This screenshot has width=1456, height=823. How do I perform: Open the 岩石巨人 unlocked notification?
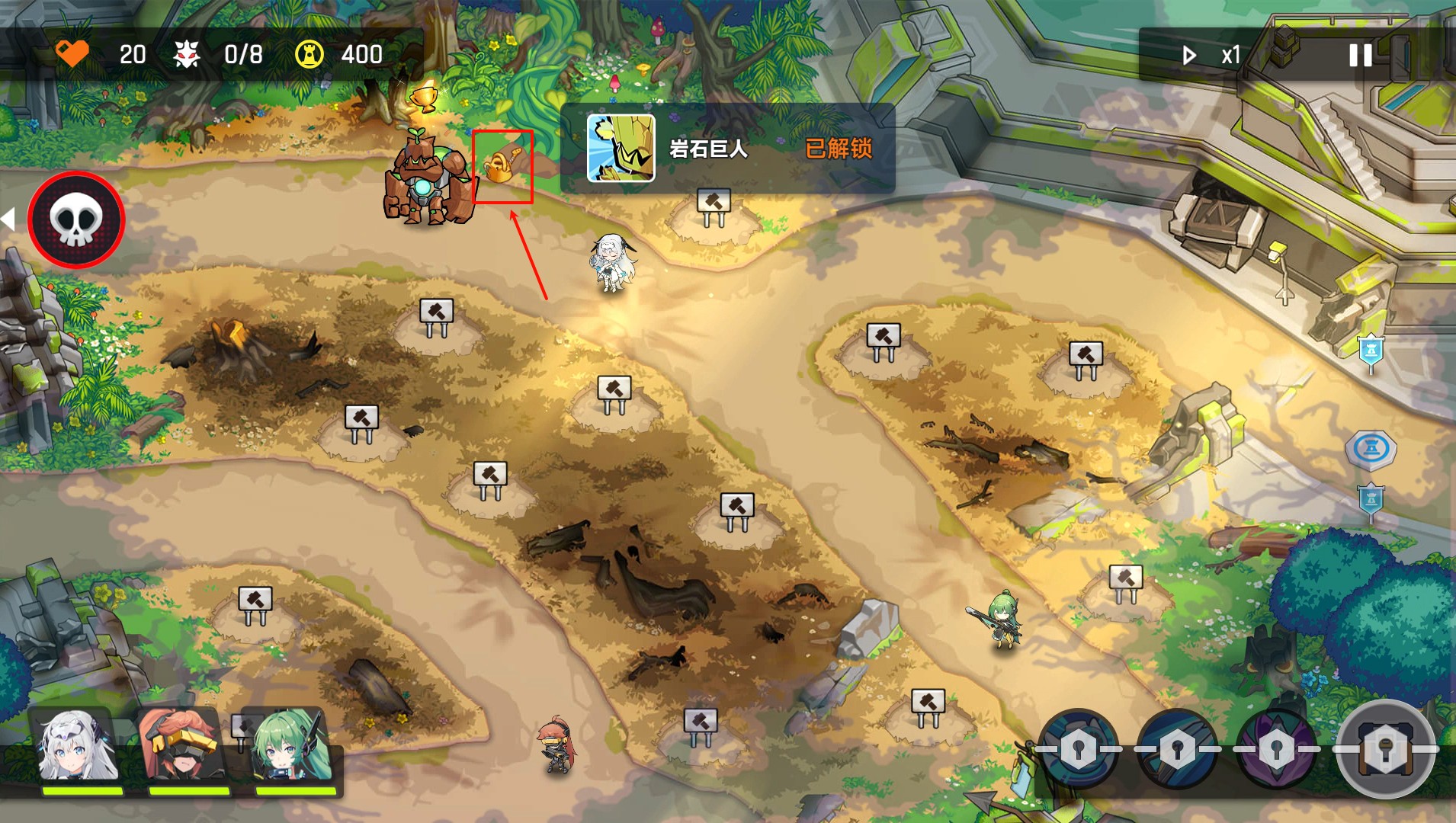click(x=727, y=149)
